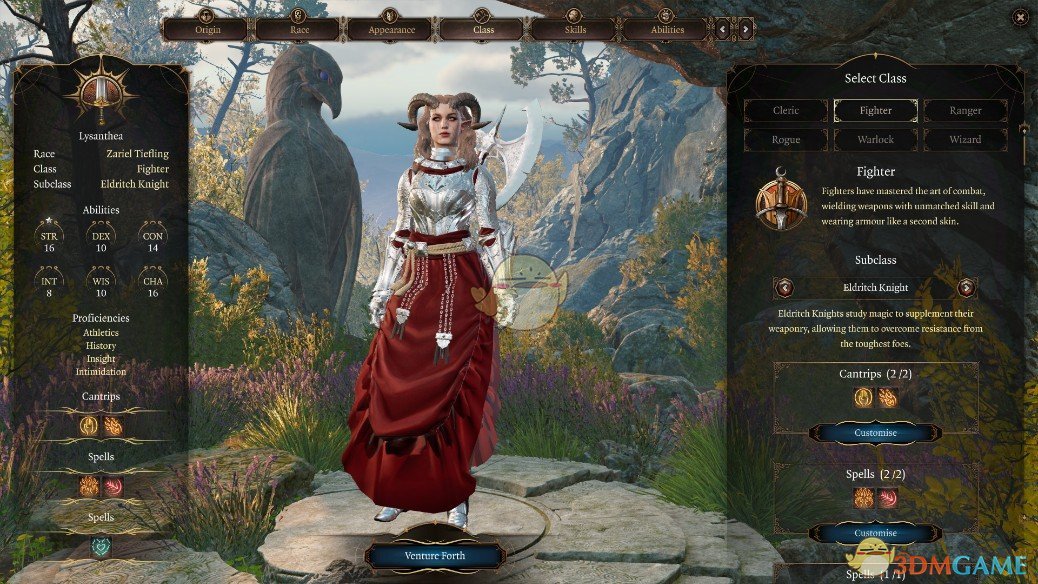
Task: Open the Abilities tab
Action: [x=667, y=29]
